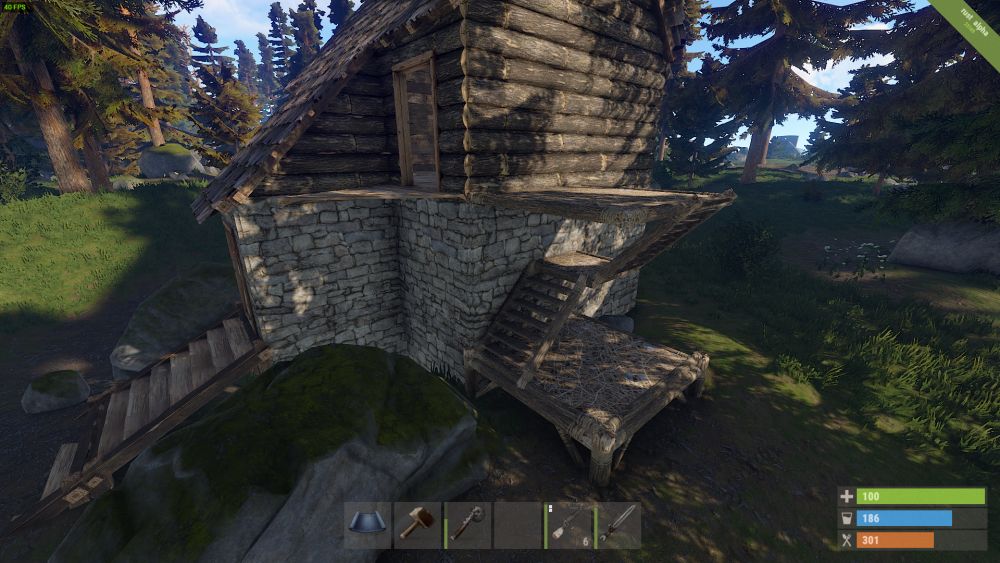Equip the wooden hammer from the hotbar
The width and height of the screenshot is (1000, 563).
coord(417,525)
